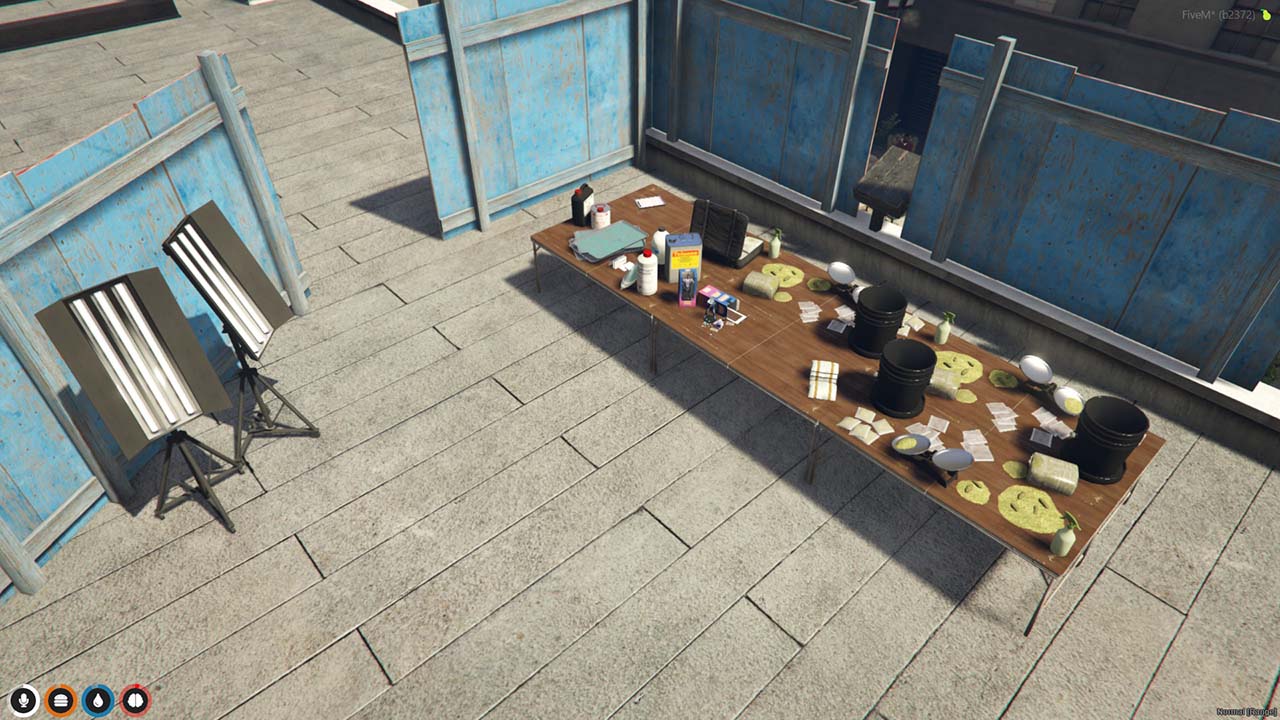Click the white ring around the microphone icon

click(x=11, y=700)
